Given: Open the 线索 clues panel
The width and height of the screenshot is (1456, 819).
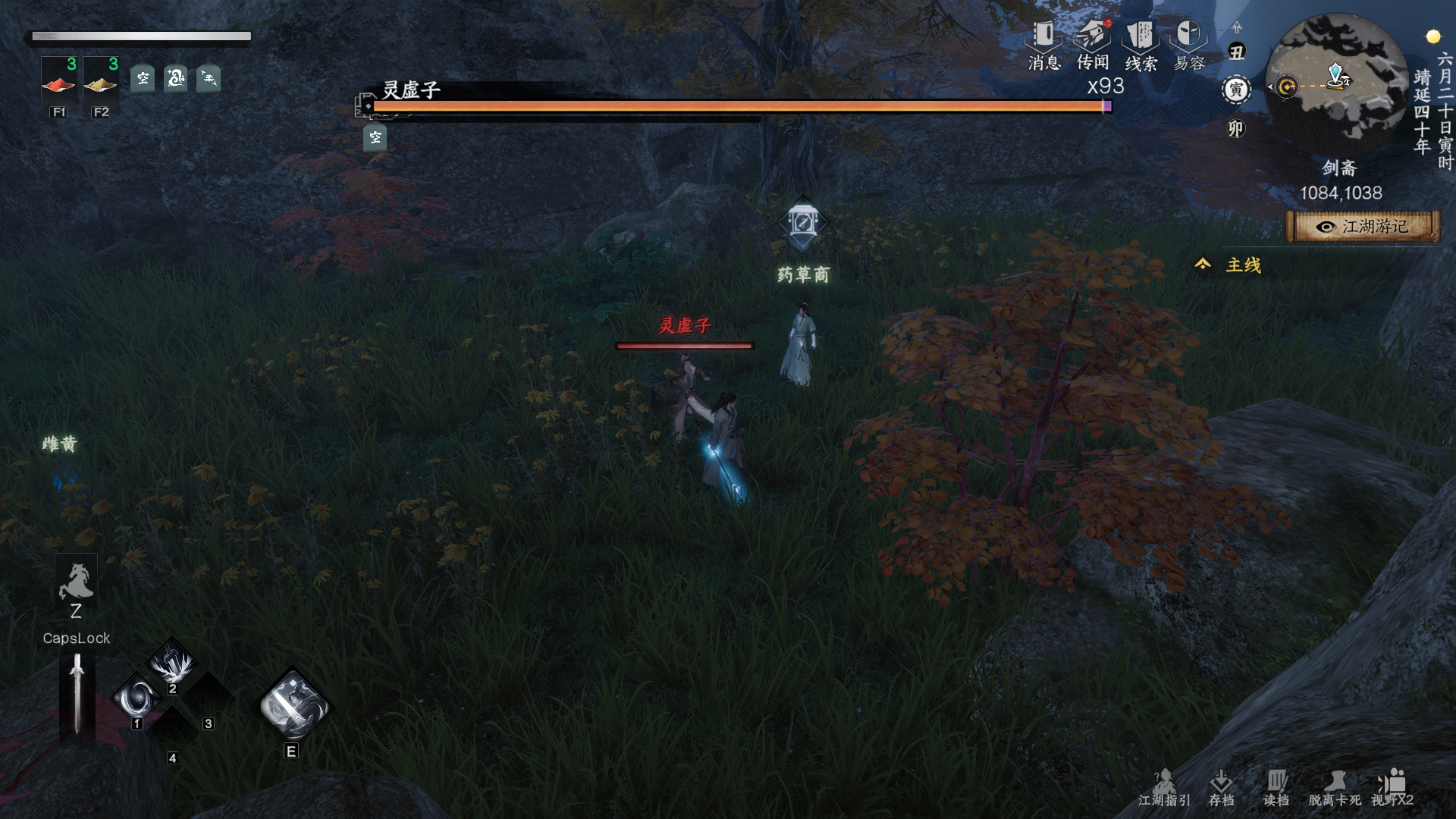Looking at the screenshot, I should [x=1141, y=44].
